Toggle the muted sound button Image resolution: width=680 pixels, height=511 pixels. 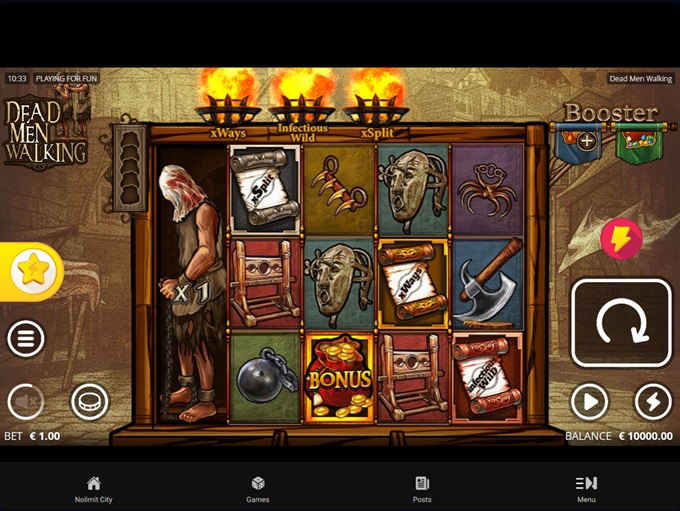click(26, 402)
